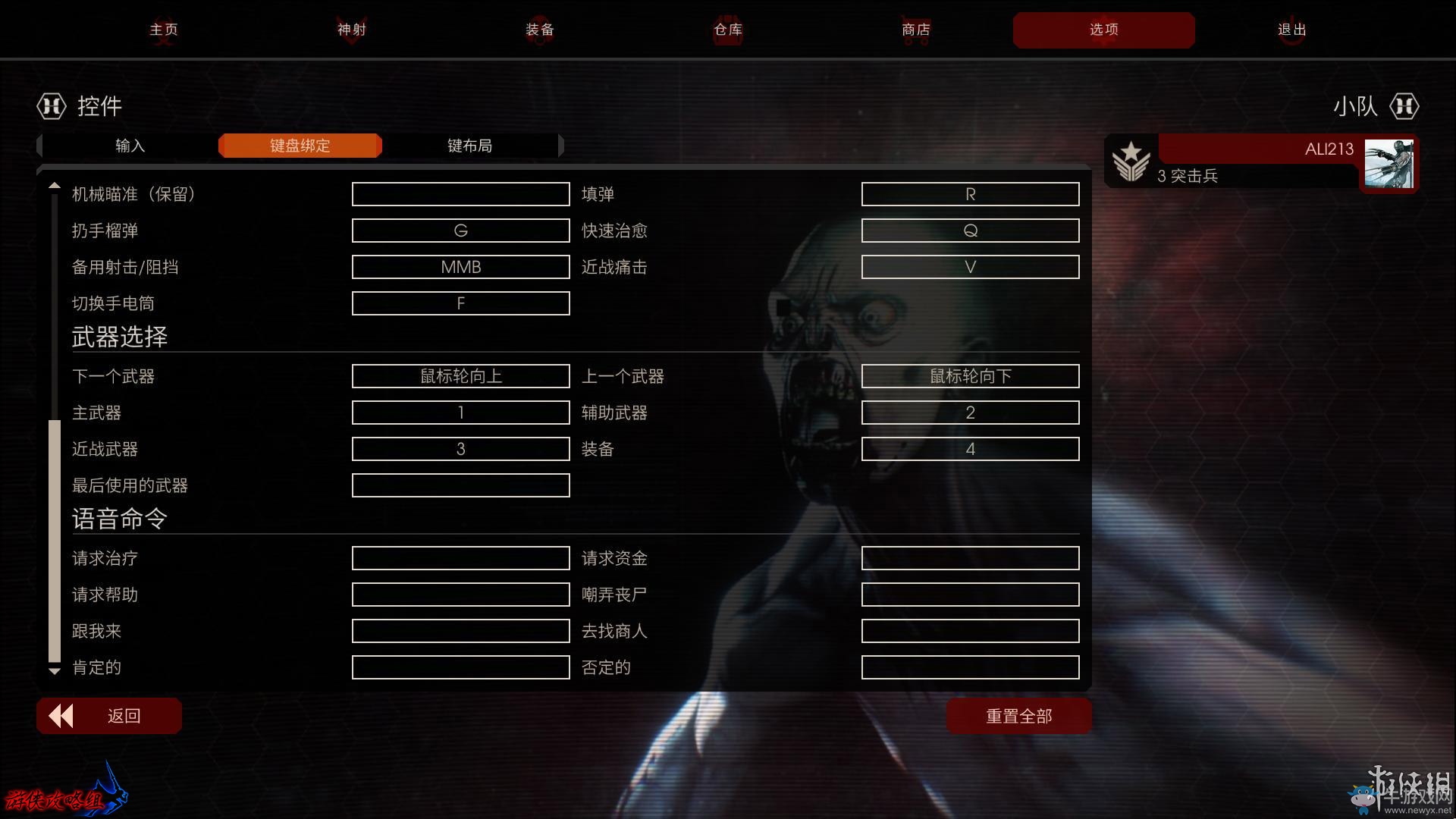This screenshot has width=1456, height=819.
Task: Click the scrollbar down arrow
Action: pos(54,670)
